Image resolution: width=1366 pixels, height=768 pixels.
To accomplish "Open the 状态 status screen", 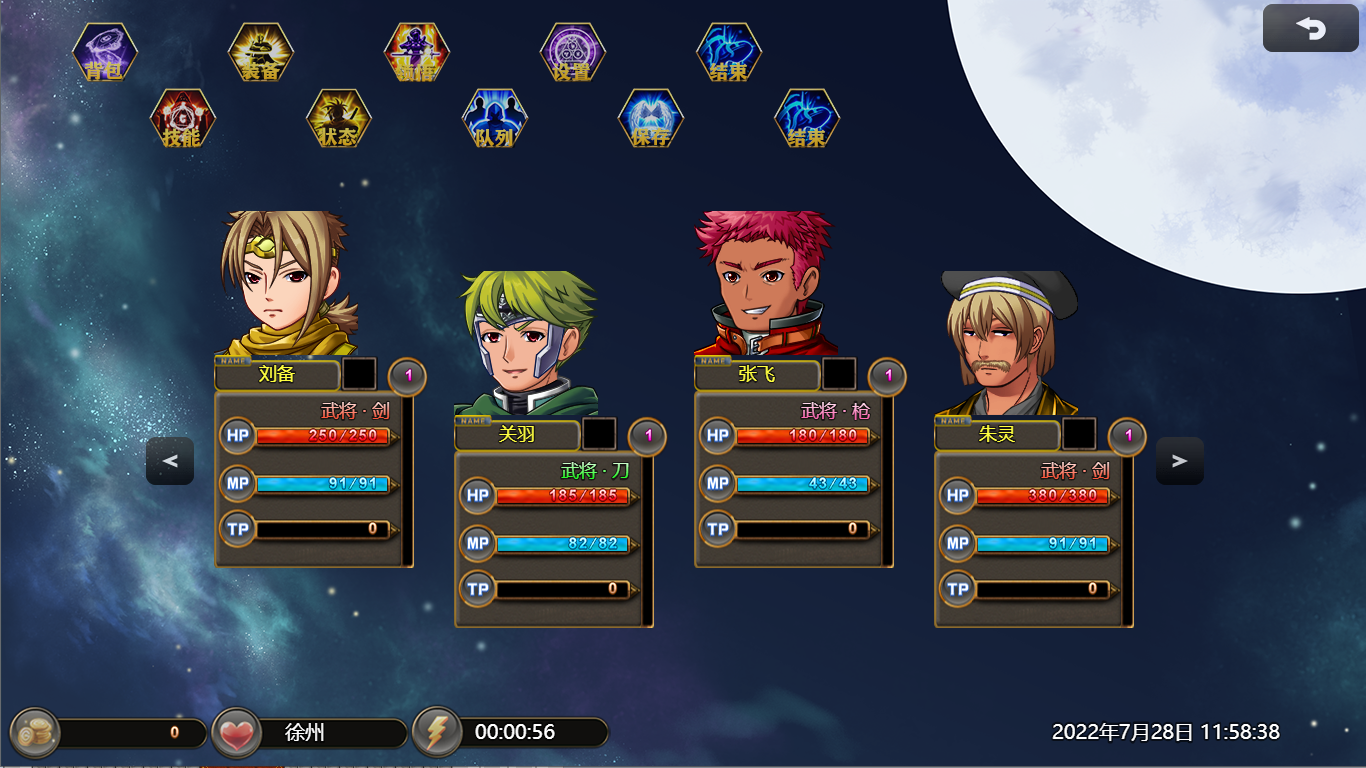I will click(x=339, y=119).
